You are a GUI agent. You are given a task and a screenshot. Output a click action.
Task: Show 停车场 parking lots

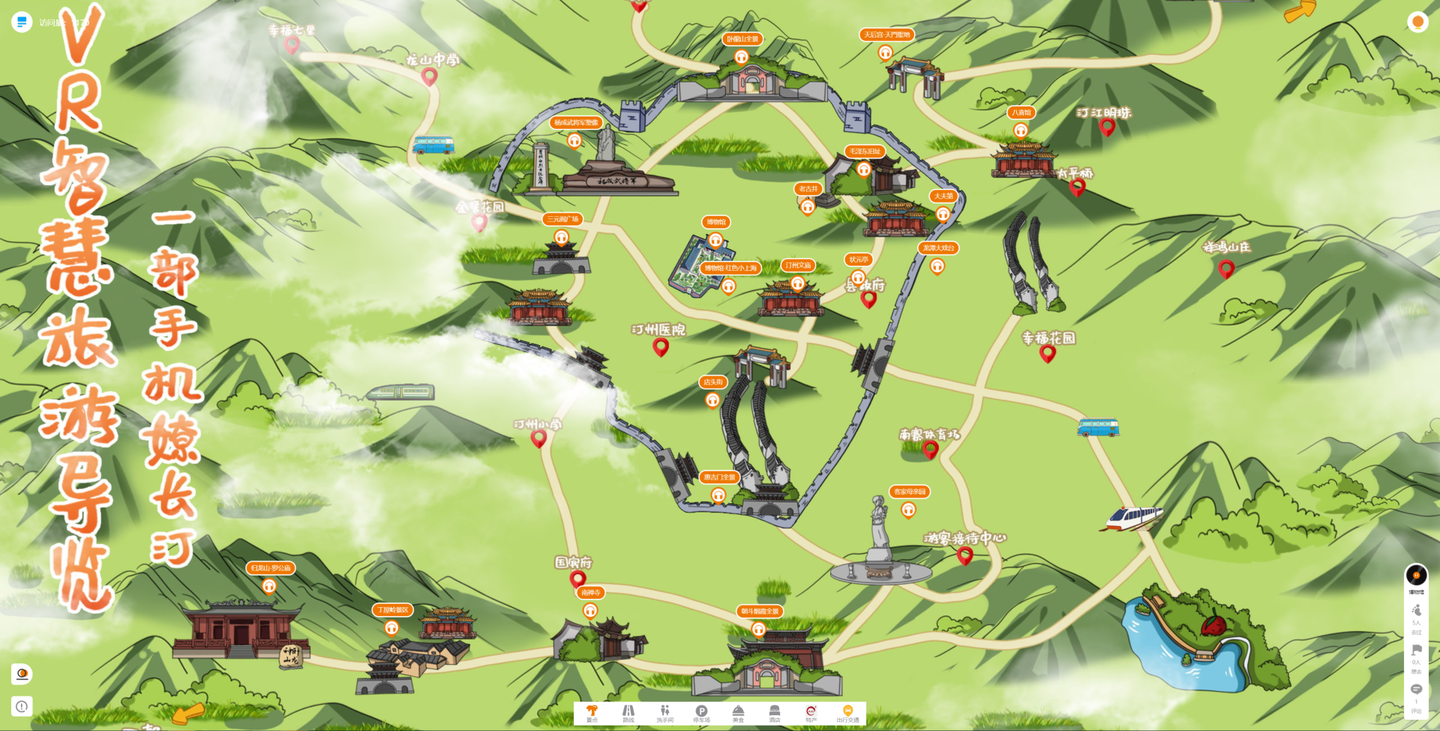(x=701, y=713)
